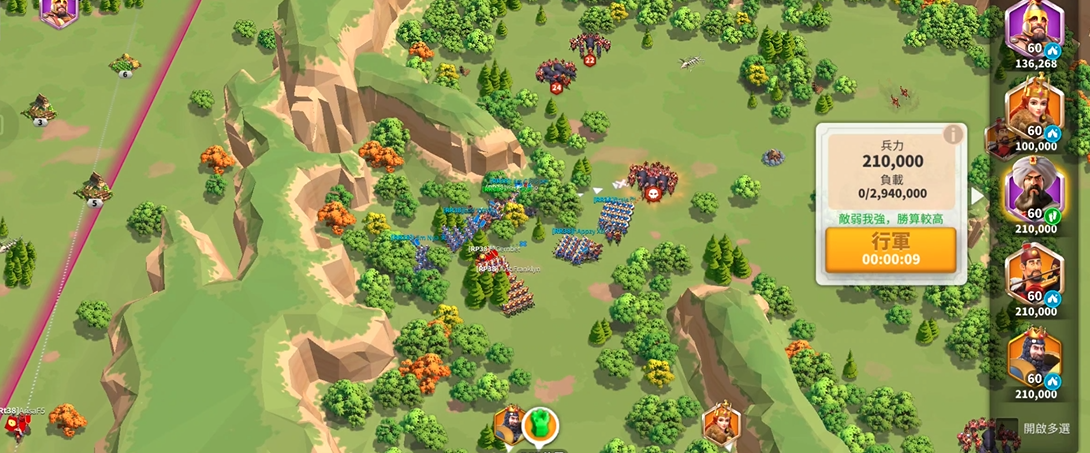Screen dimensions: 1090x453
Task: Select the red-haired commander army with 100,000 troops
Action: click(x=1034, y=110)
